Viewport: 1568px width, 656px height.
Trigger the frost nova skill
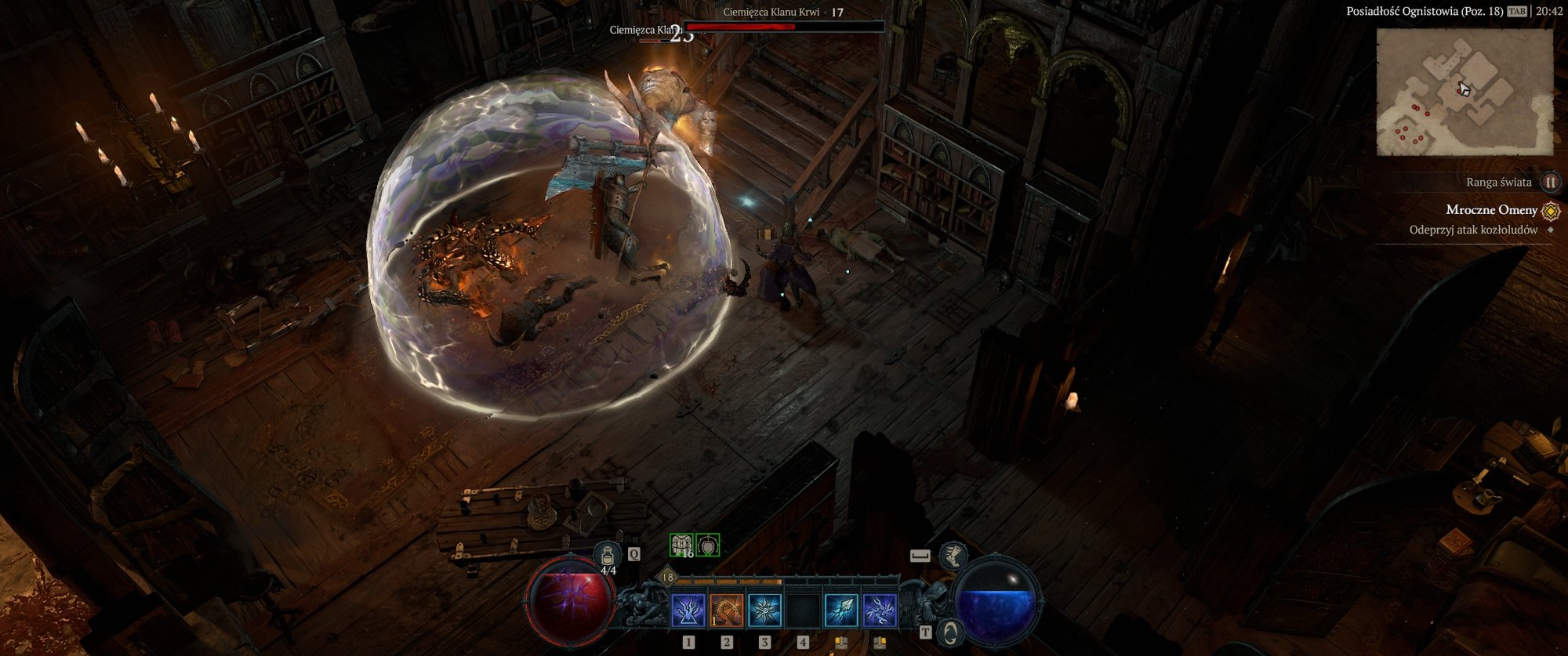click(764, 611)
